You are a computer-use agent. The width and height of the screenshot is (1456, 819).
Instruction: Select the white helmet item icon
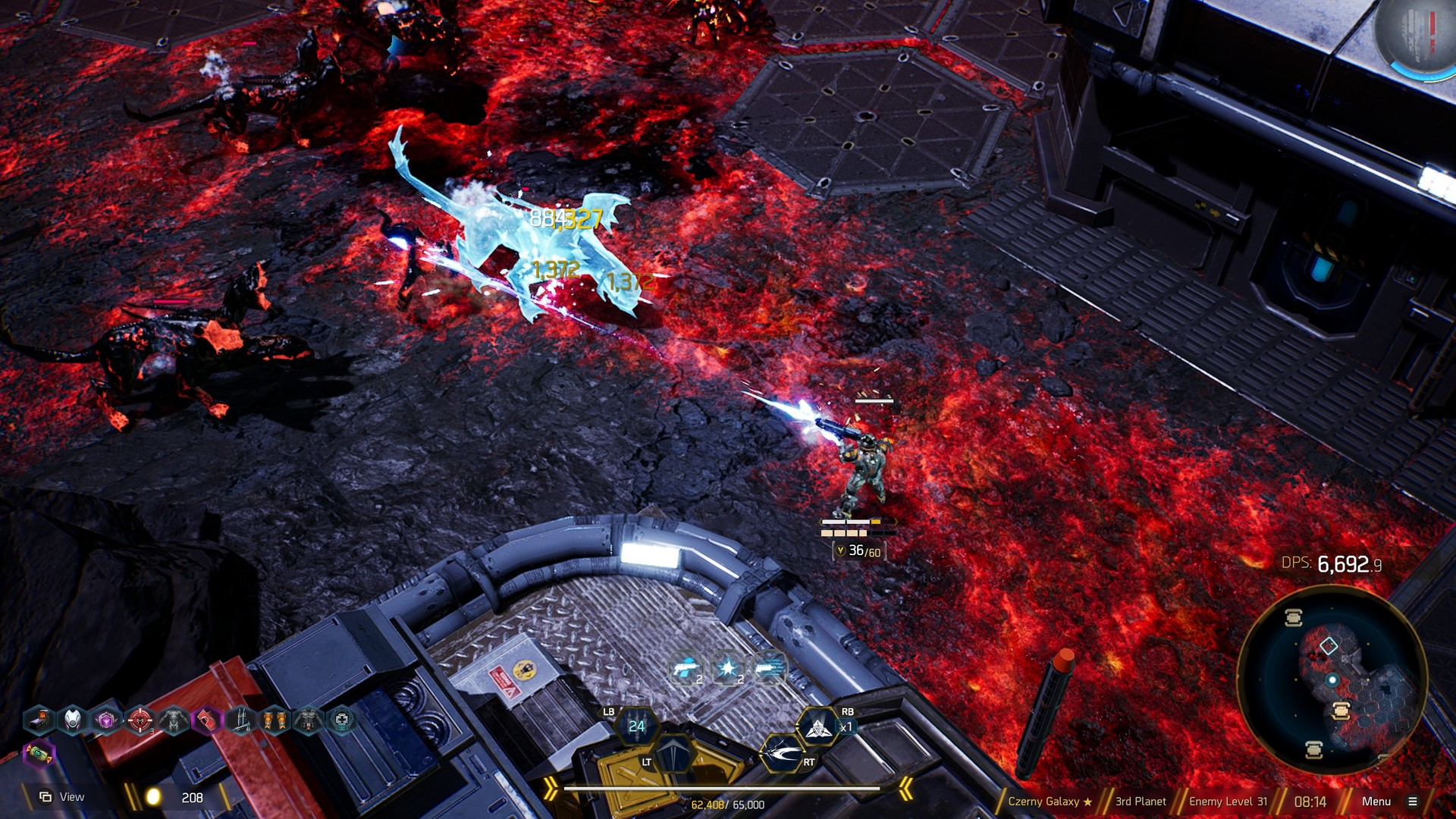click(x=73, y=720)
